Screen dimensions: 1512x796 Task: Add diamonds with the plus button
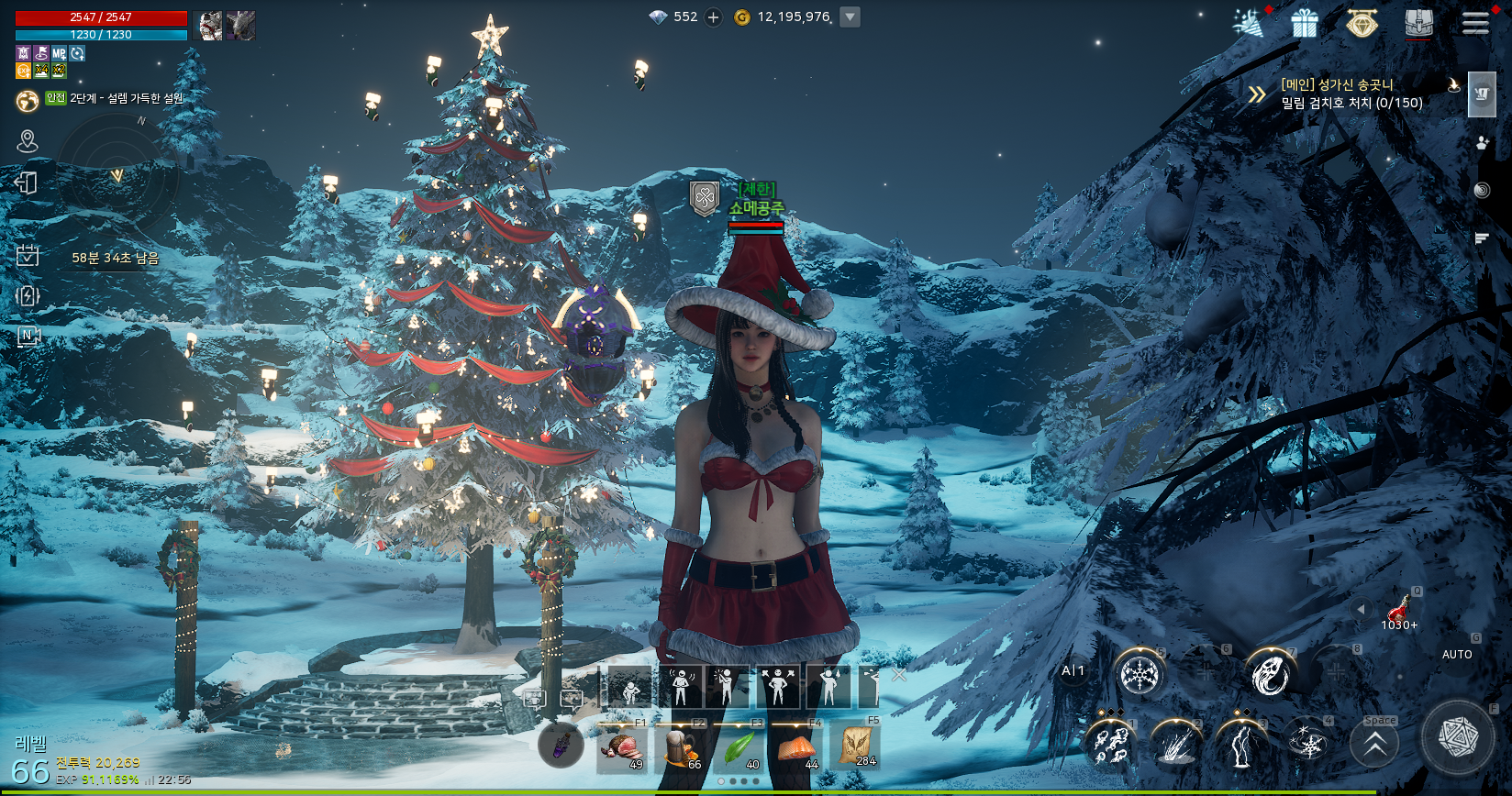[713, 17]
